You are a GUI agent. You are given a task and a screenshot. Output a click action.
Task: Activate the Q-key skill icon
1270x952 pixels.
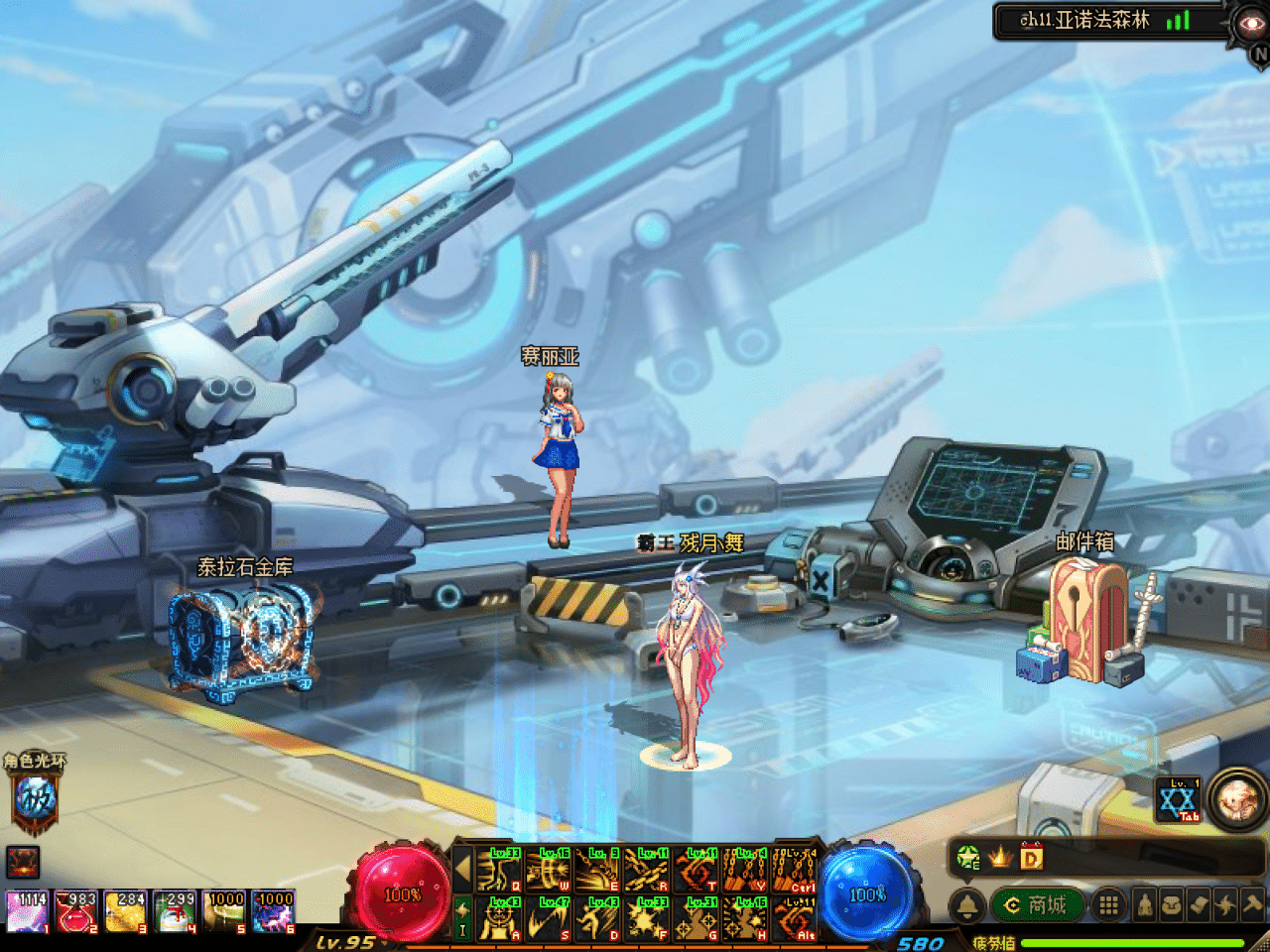499,870
